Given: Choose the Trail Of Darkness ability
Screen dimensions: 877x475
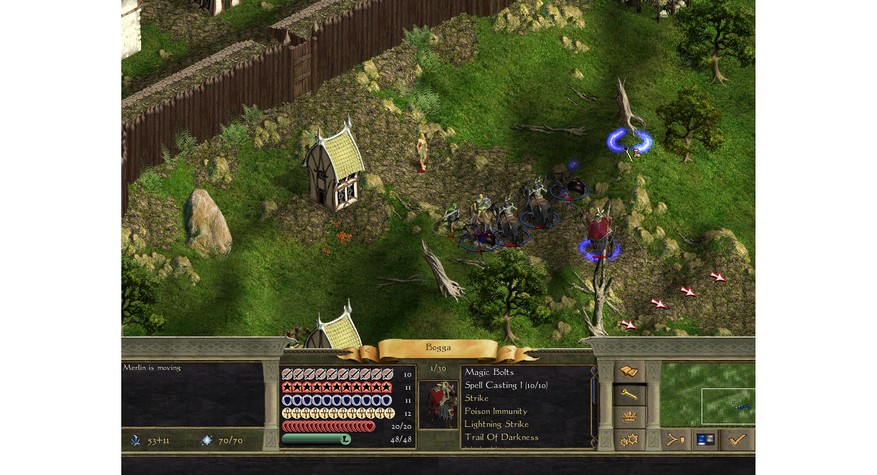Looking at the screenshot, I should [x=501, y=437].
